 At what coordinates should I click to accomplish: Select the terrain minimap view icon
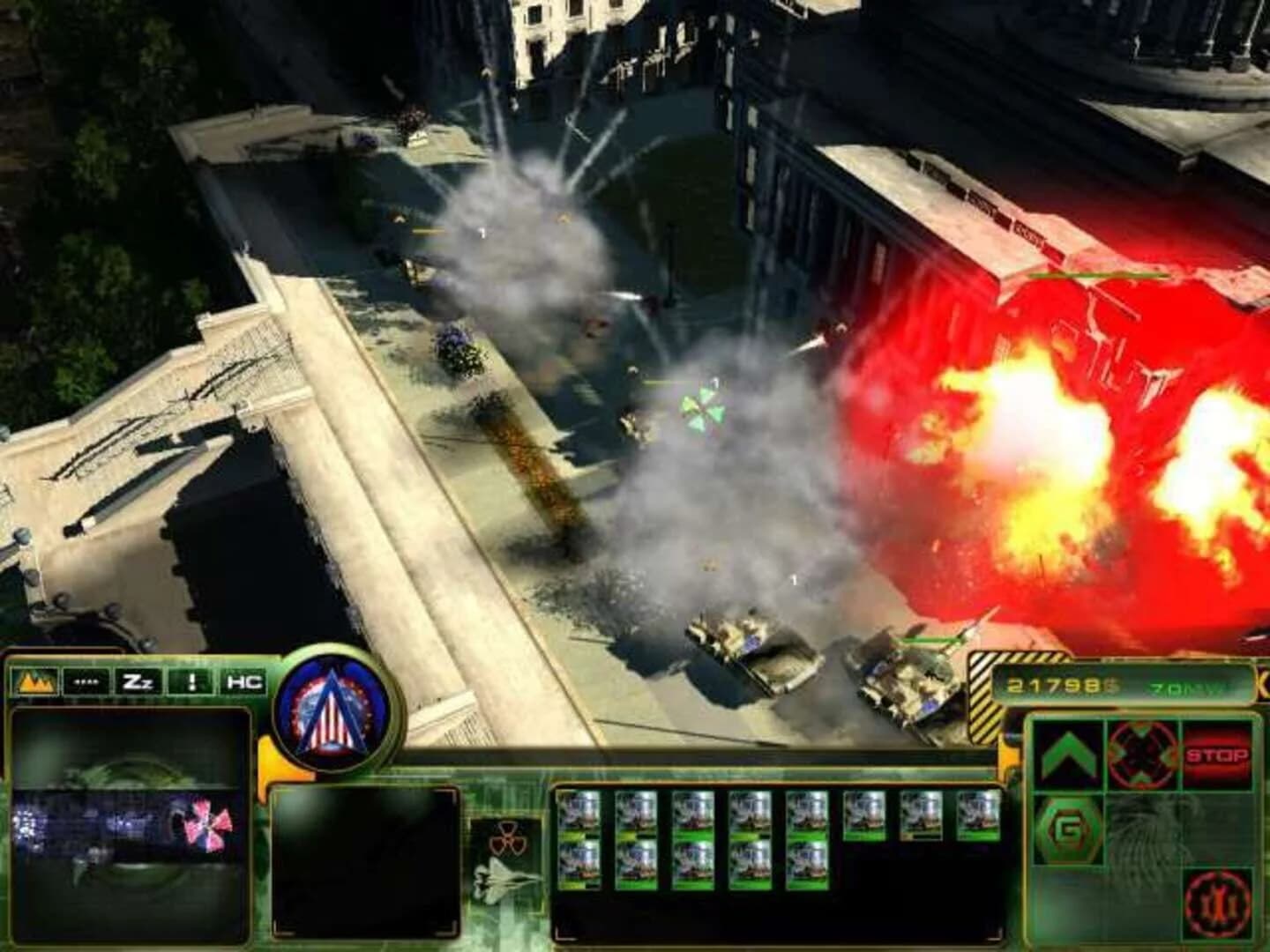[34, 681]
